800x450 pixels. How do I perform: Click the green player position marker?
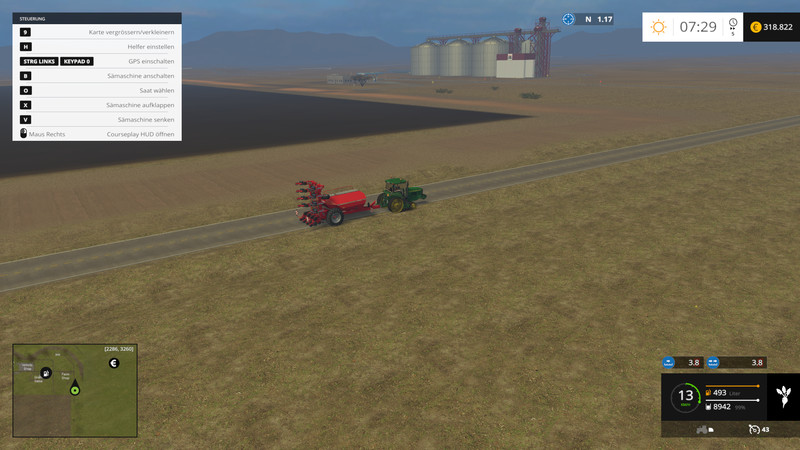click(x=74, y=390)
